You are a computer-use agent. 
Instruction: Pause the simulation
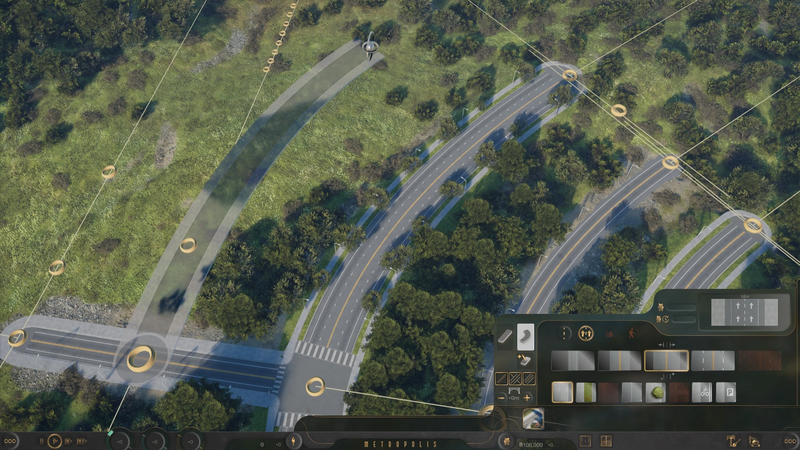click(x=41, y=440)
